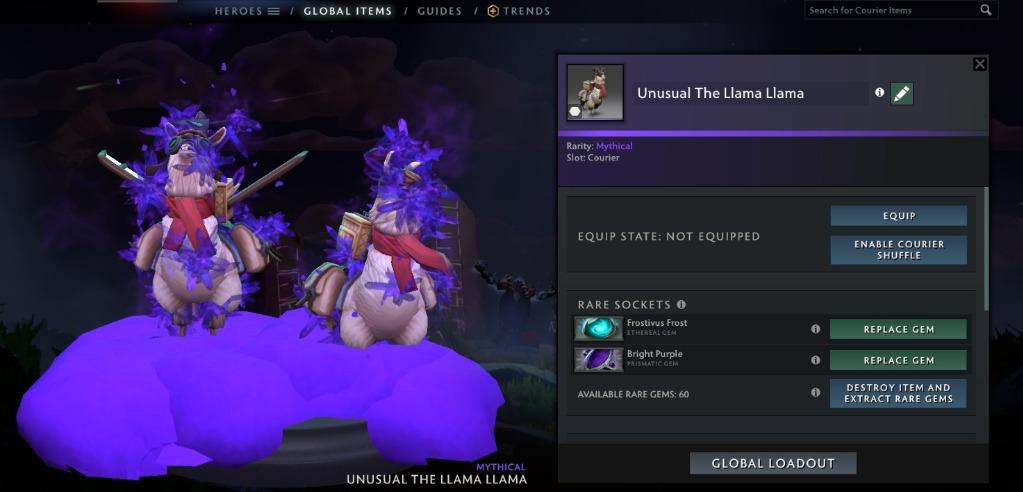Viewport: 1023px width, 492px height.
Task: Destroy item and extract rare gems
Action: tap(898, 393)
